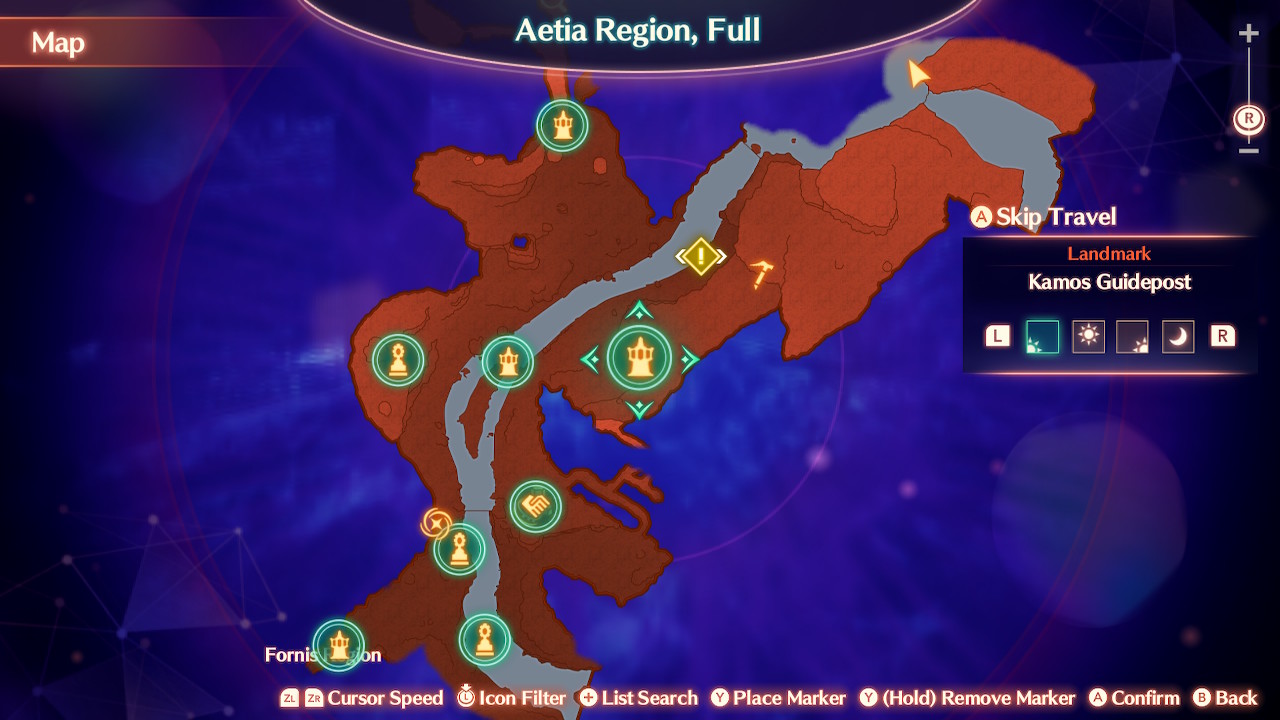Viewport: 1280px width, 720px height.
Task: Open the Icon Filter
Action: [511, 698]
